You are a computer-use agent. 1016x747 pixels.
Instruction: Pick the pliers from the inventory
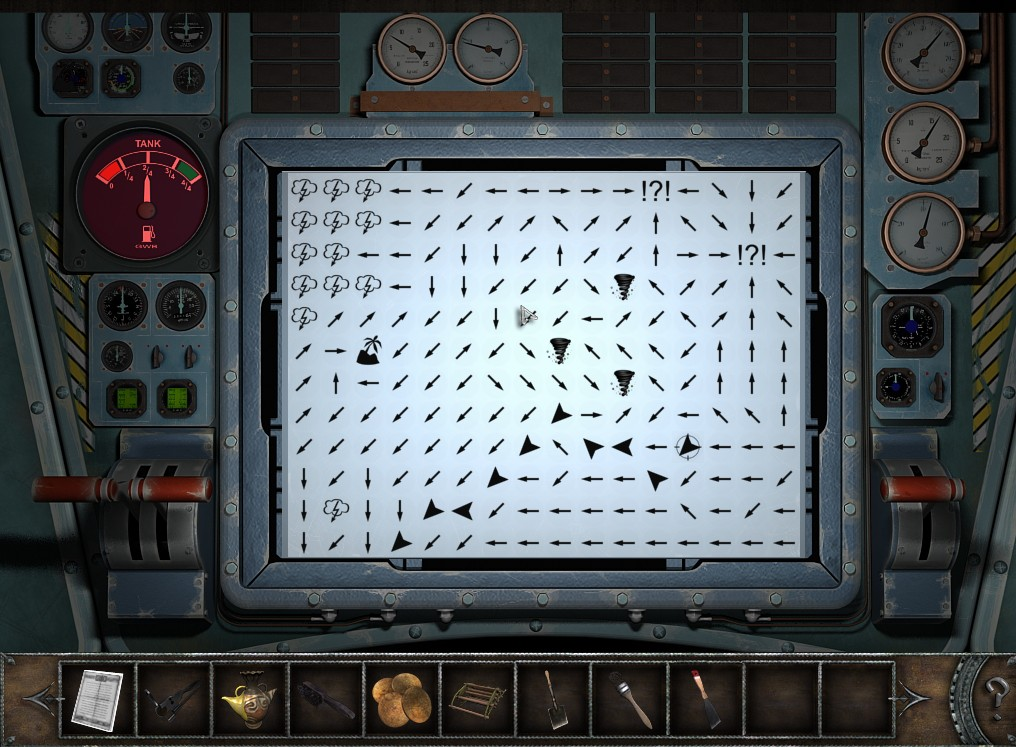[x=173, y=698]
